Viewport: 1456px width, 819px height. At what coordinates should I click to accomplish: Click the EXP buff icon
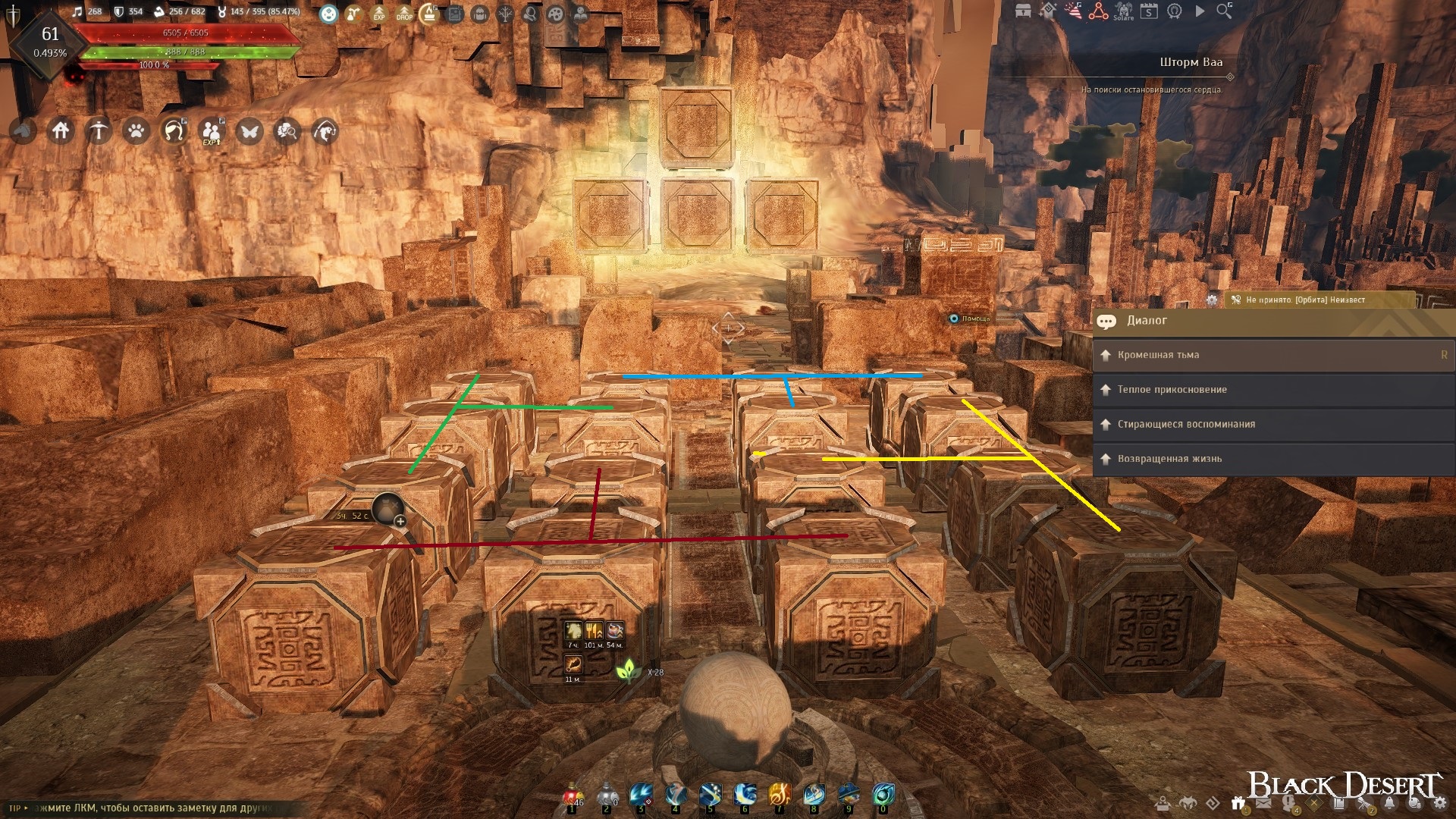click(x=378, y=13)
